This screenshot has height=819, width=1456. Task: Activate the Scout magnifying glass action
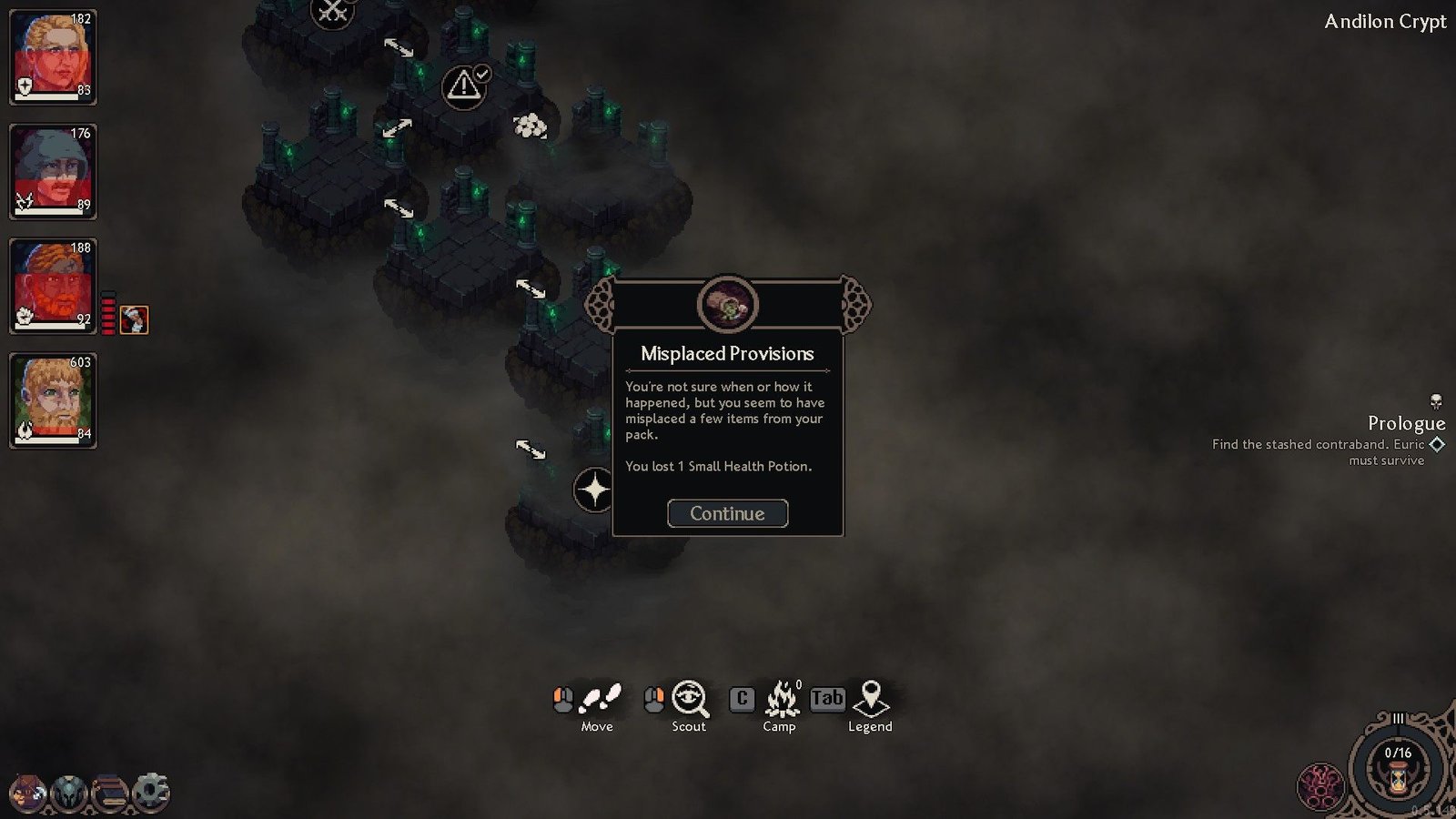[x=690, y=699]
